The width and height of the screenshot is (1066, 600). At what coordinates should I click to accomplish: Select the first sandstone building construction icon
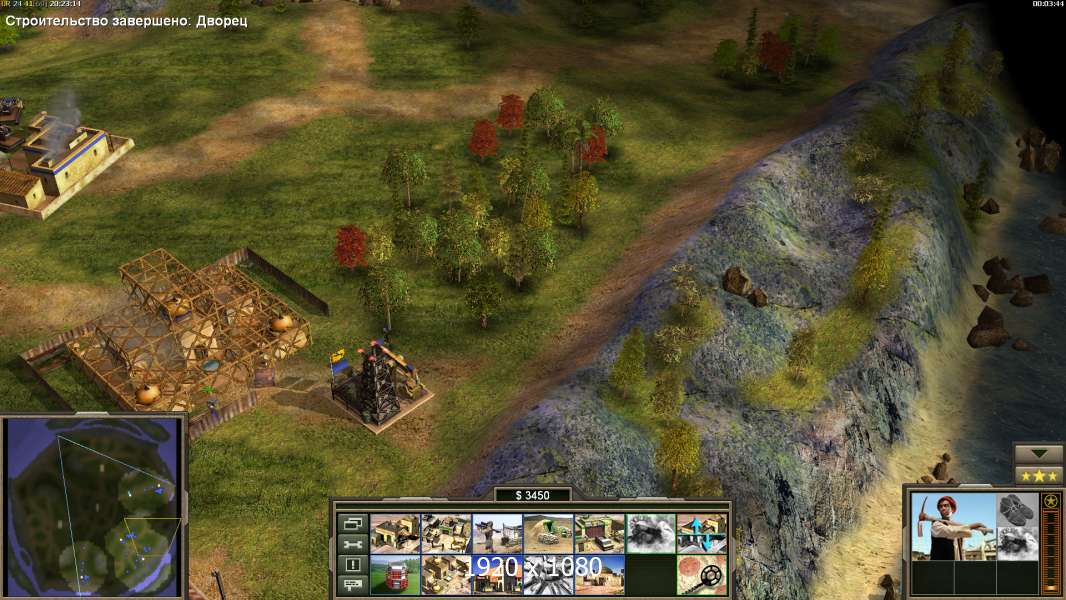pyautogui.click(x=395, y=533)
